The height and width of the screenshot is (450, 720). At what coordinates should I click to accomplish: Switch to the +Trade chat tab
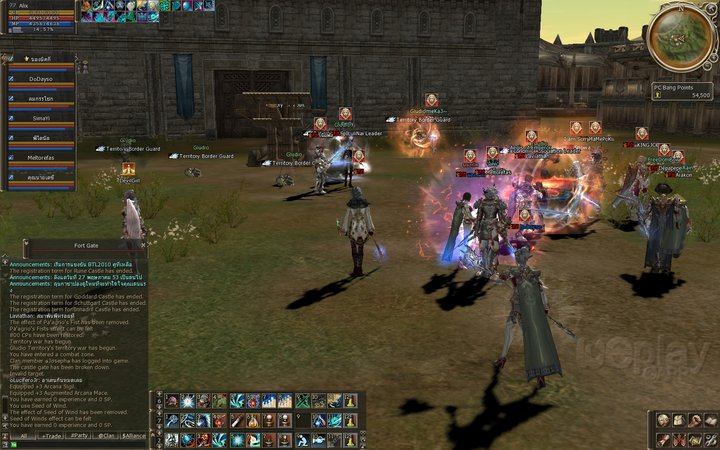pos(49,436)
